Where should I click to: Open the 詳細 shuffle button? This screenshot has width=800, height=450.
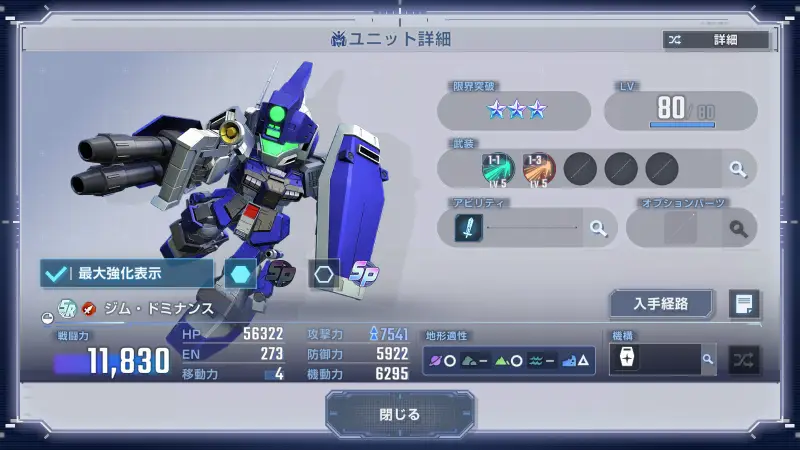pos(716,40)
